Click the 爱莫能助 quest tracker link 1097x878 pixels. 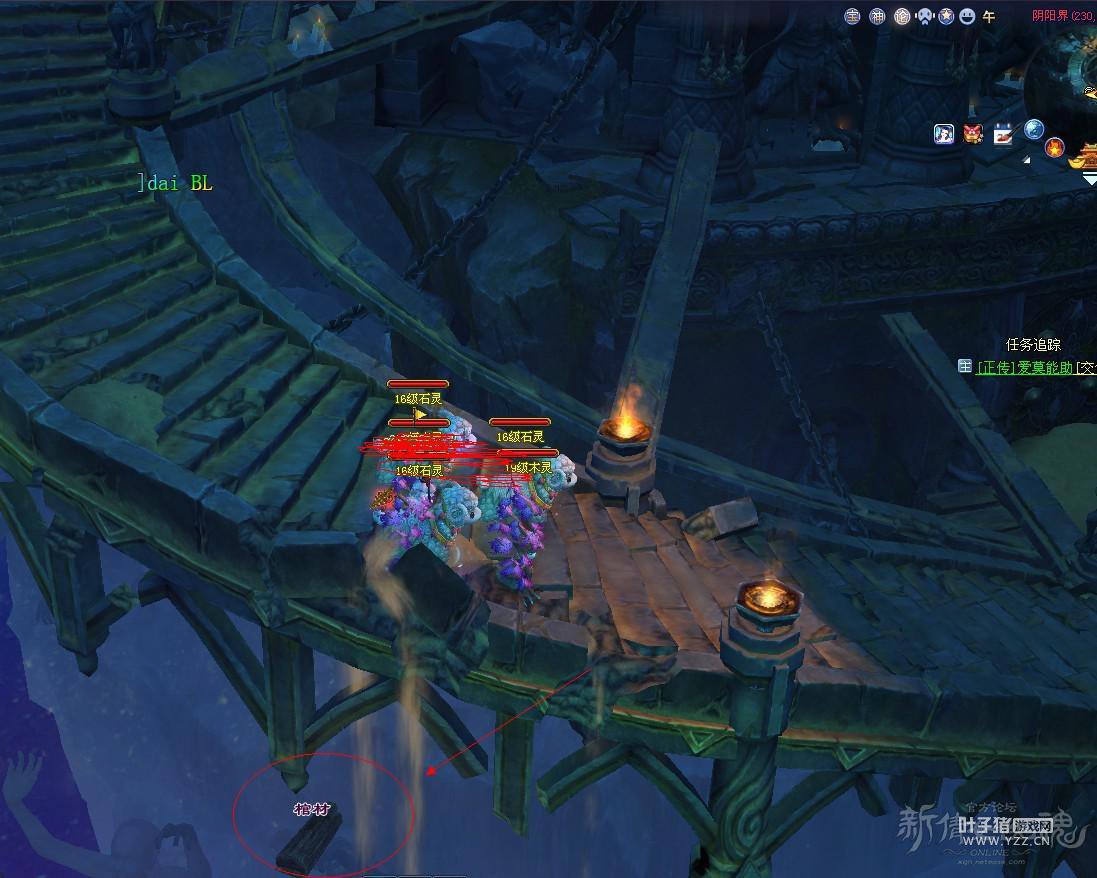click(x=1024, y=367)
